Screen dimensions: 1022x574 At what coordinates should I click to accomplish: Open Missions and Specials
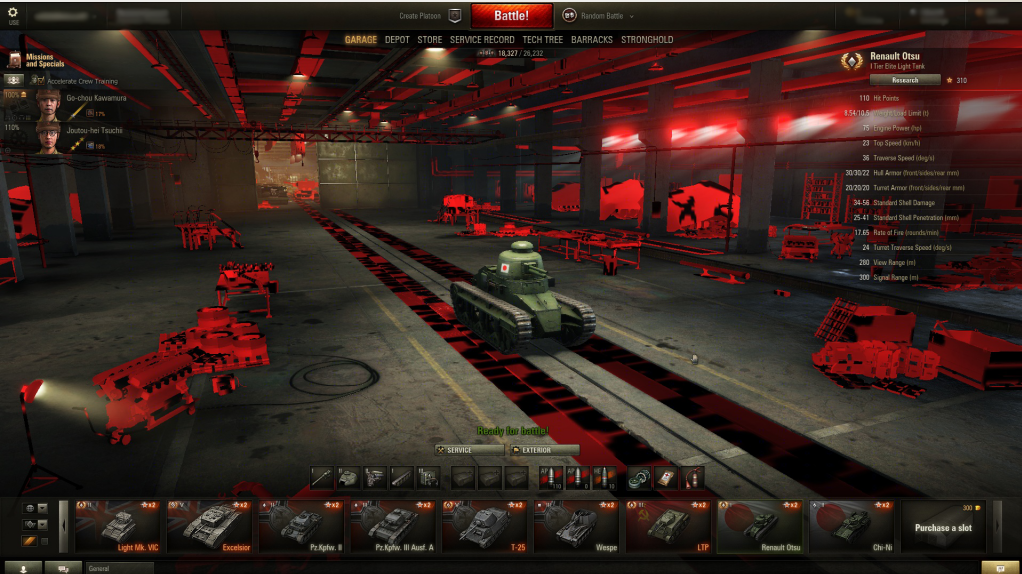(x=40, y=61)
